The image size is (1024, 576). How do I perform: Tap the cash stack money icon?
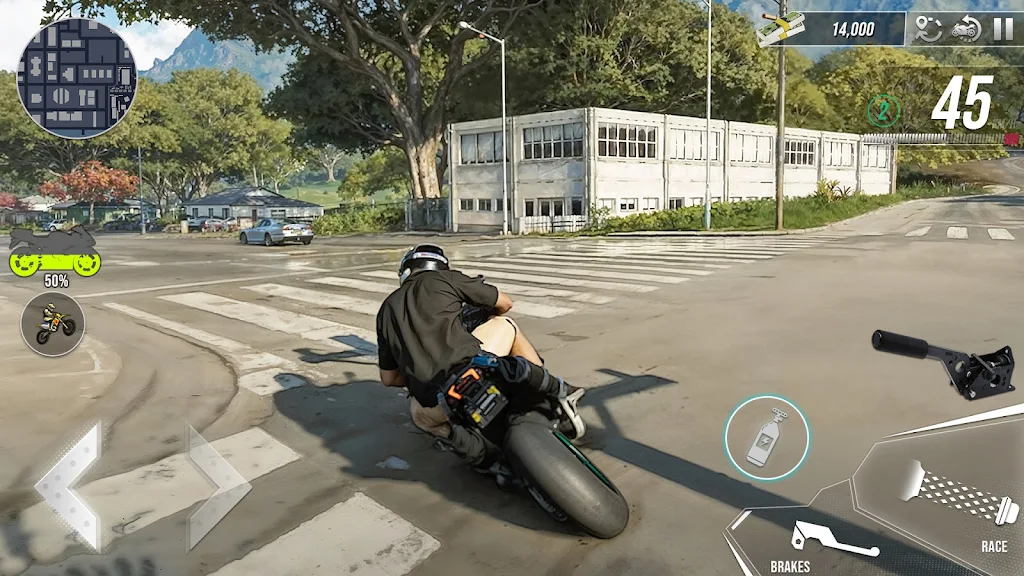tap(782, 29)
